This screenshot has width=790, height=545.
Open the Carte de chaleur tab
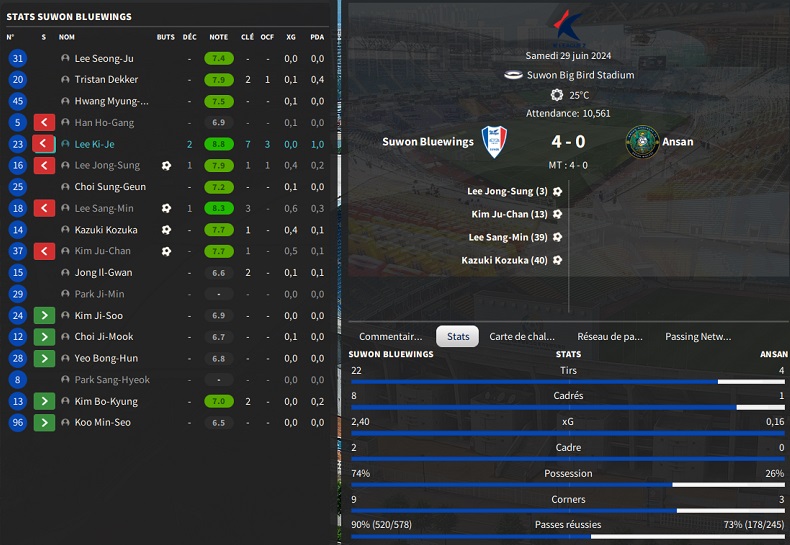coord(521,337)
